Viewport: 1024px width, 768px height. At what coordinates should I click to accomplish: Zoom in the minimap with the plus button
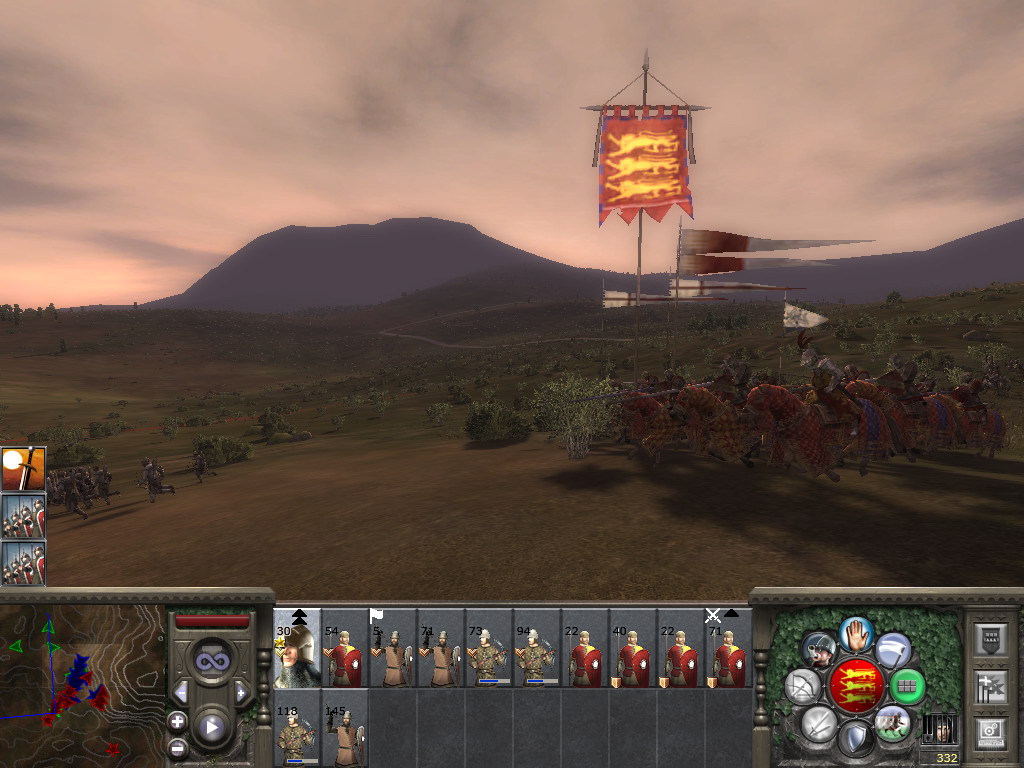[x=177, y=721]
